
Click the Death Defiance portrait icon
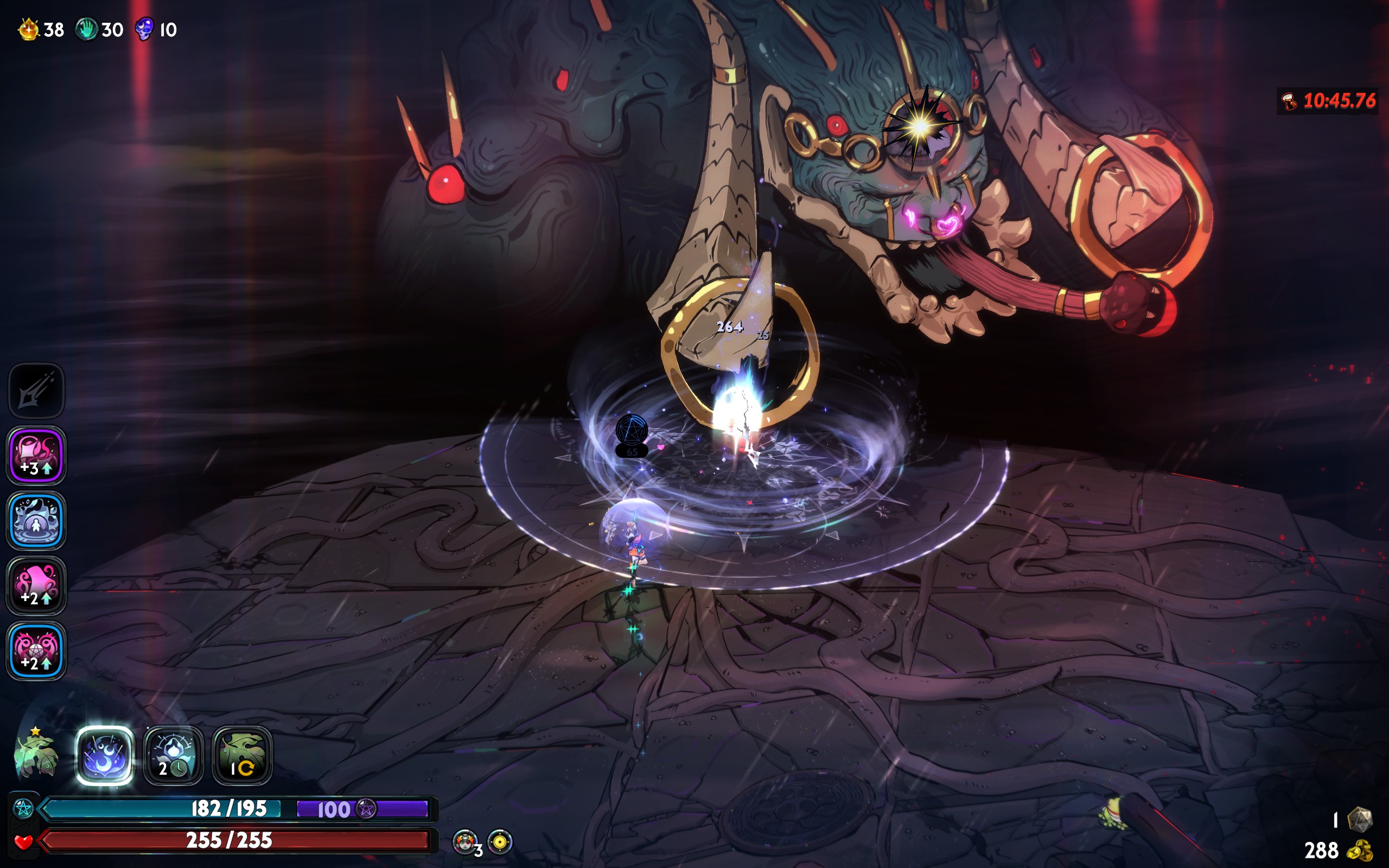[464, 841]
